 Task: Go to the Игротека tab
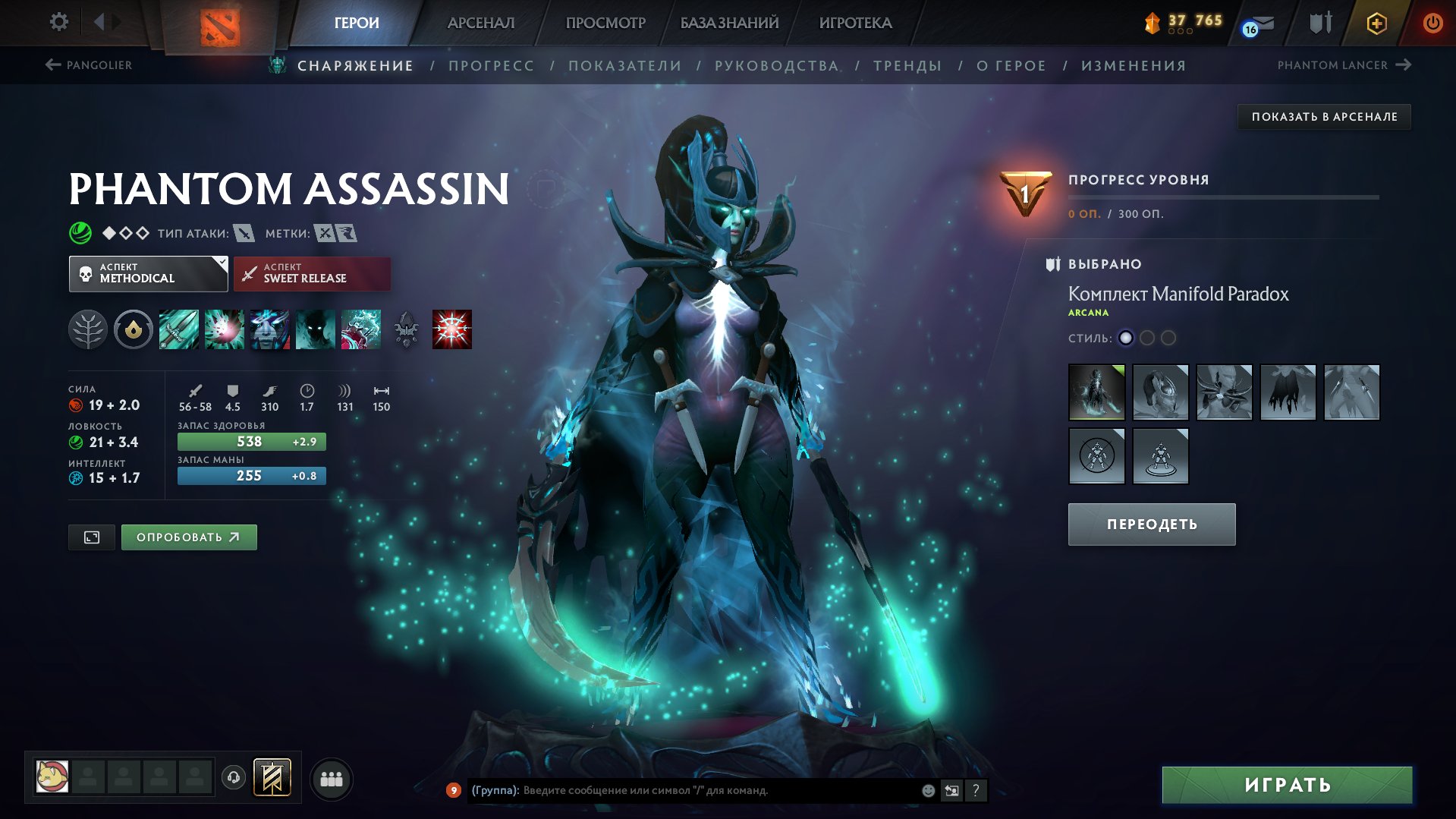click(855, 23)
